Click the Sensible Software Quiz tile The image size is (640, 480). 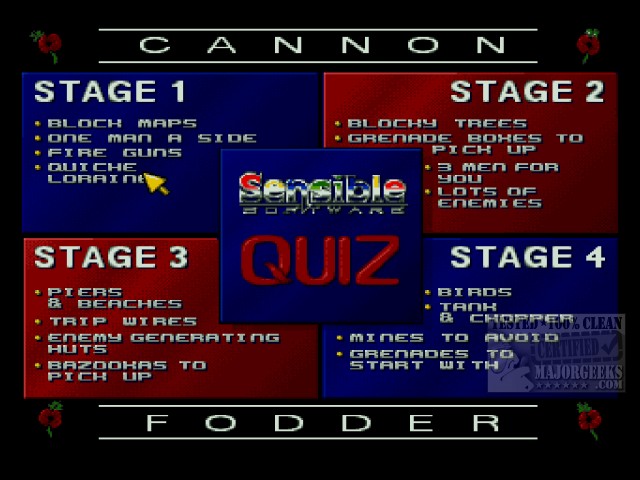pos(321,235)
